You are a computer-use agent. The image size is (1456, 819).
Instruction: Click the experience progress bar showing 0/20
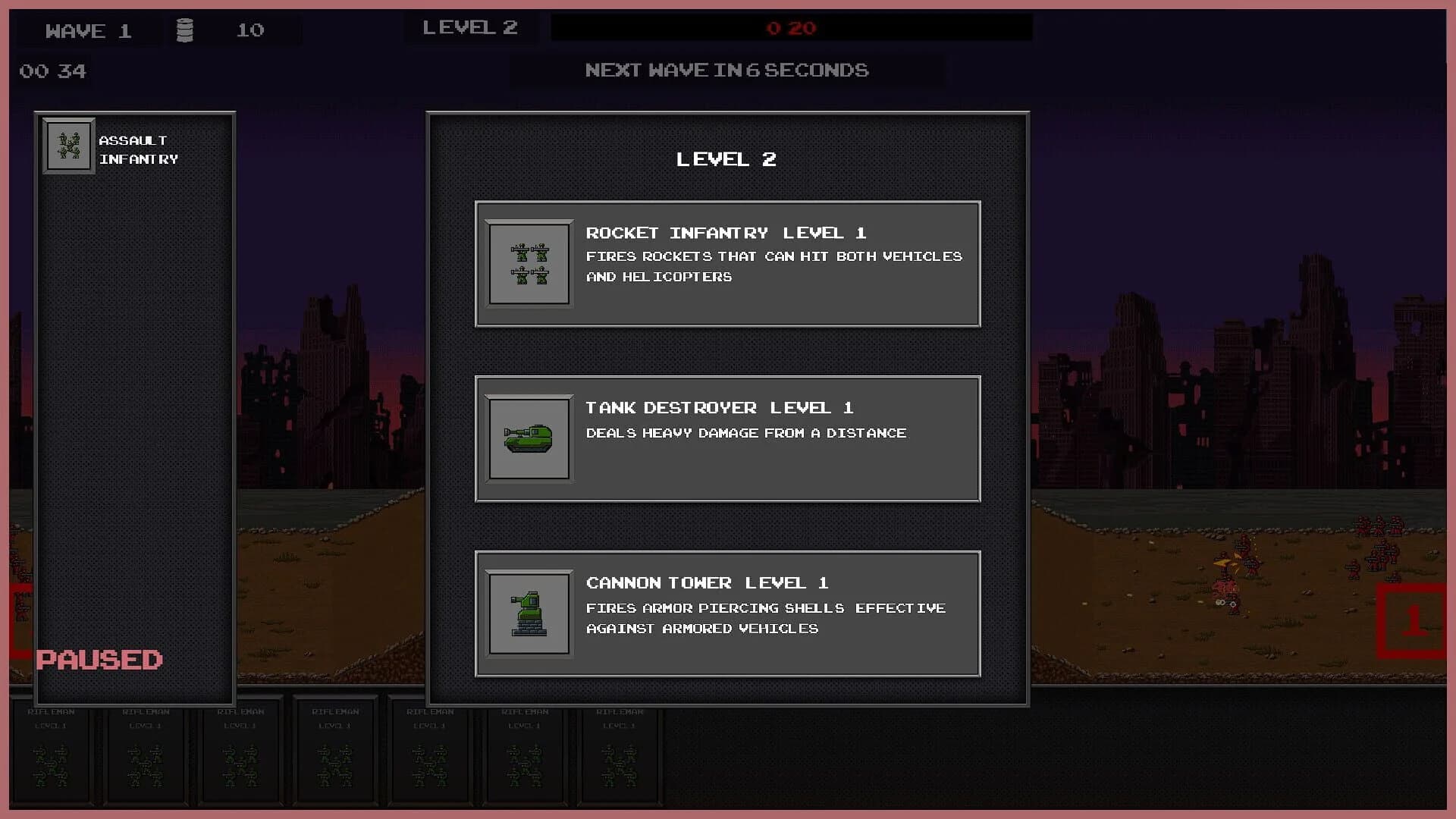790,28
